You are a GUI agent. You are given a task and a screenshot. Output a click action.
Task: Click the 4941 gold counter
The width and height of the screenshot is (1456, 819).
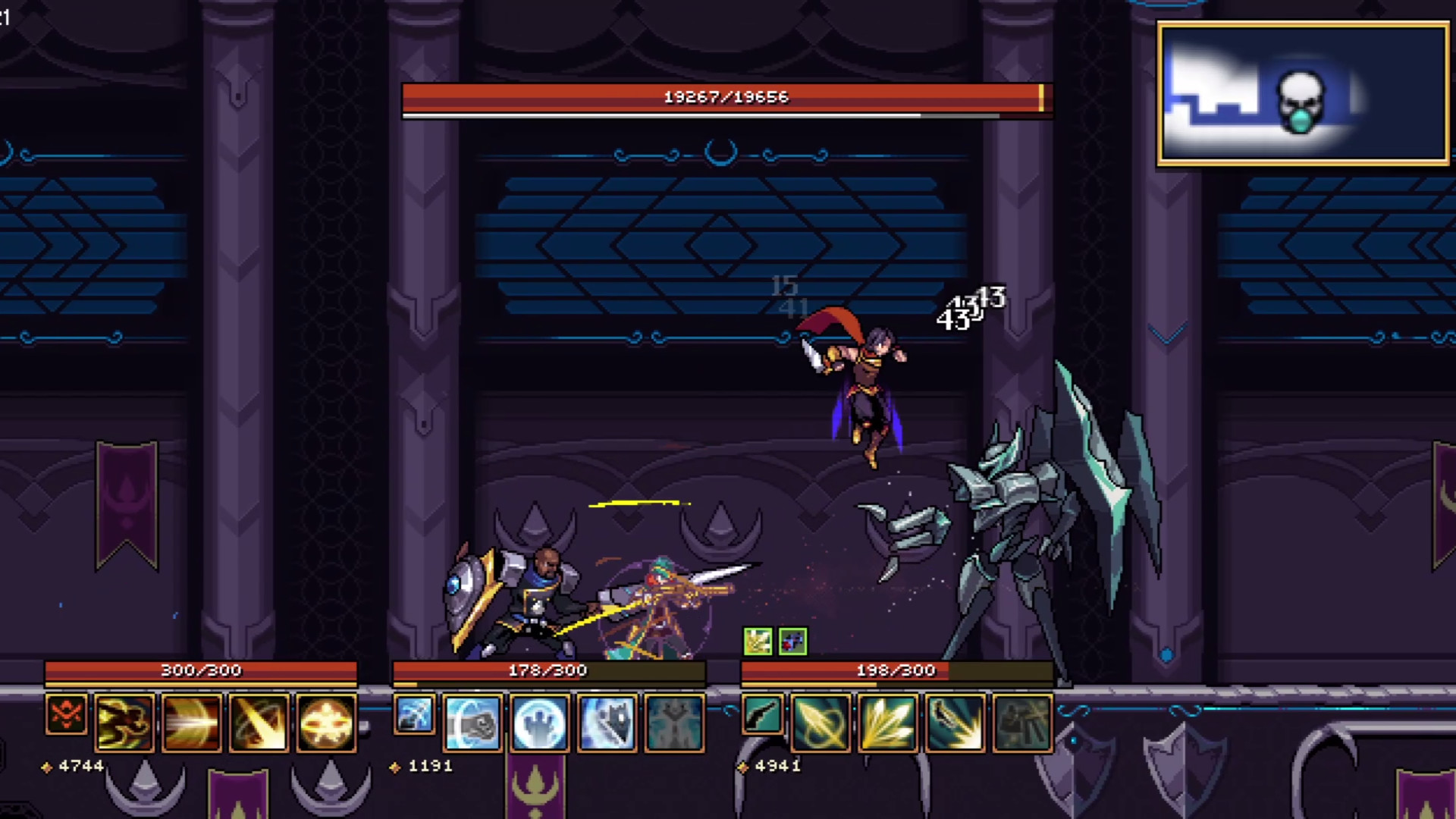pos(775,766)
